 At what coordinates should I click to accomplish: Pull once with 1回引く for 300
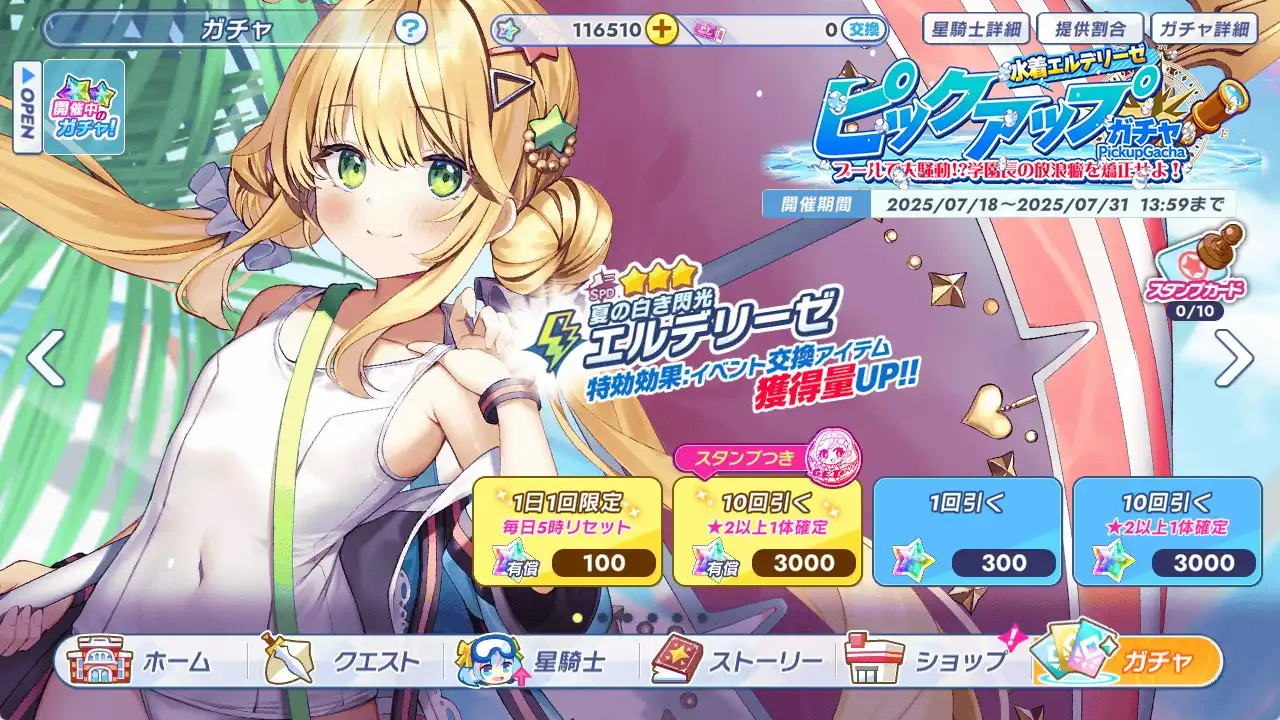point(967,531)
